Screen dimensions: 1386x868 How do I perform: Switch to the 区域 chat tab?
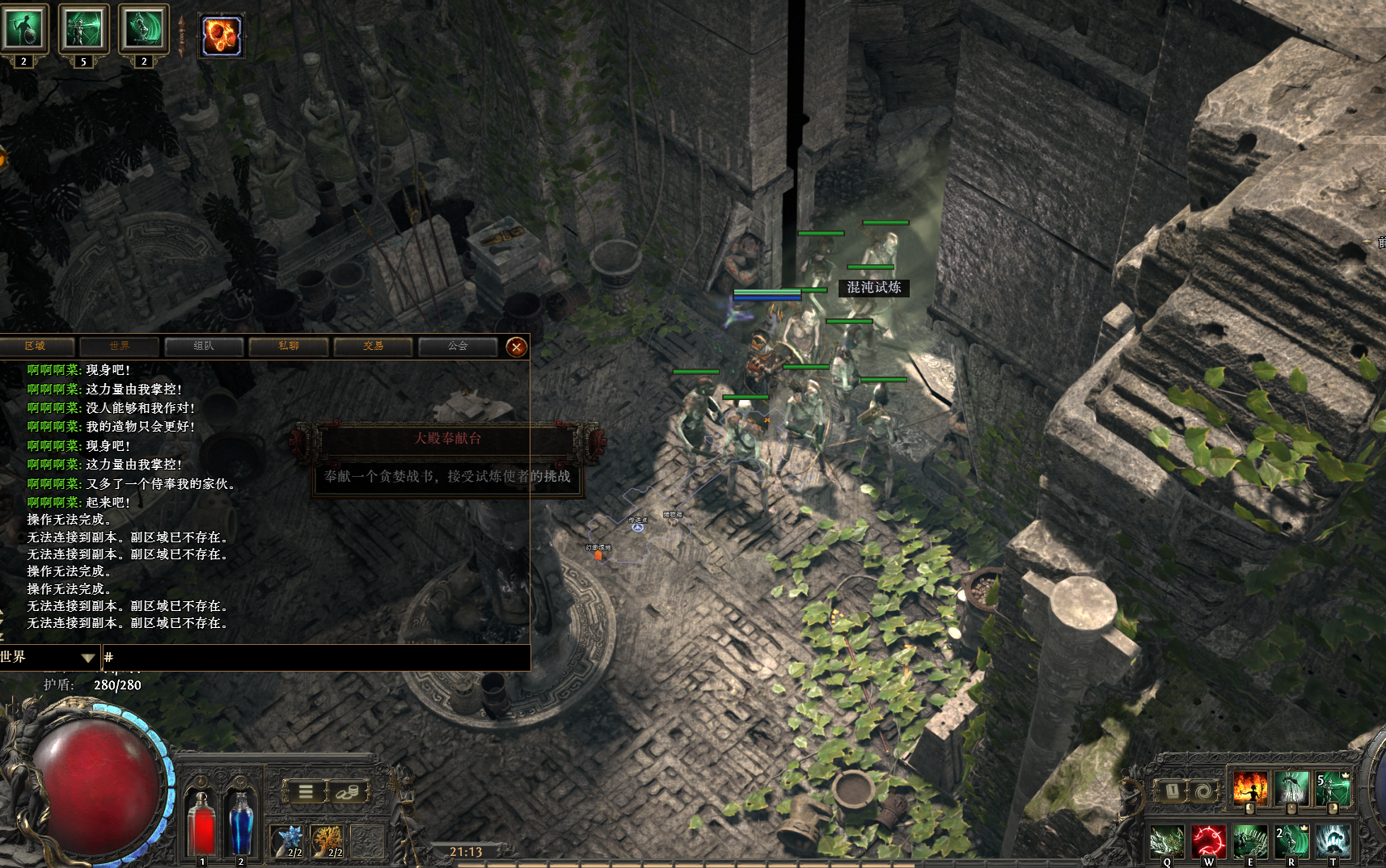(36, 347)
